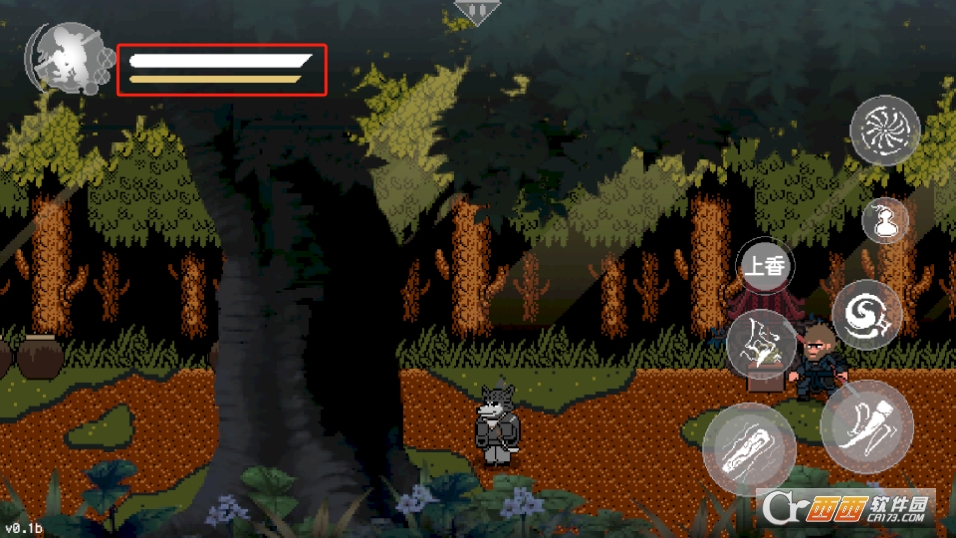
Task: Cast the swirling cloud spell
Action: tap(866, 315)
